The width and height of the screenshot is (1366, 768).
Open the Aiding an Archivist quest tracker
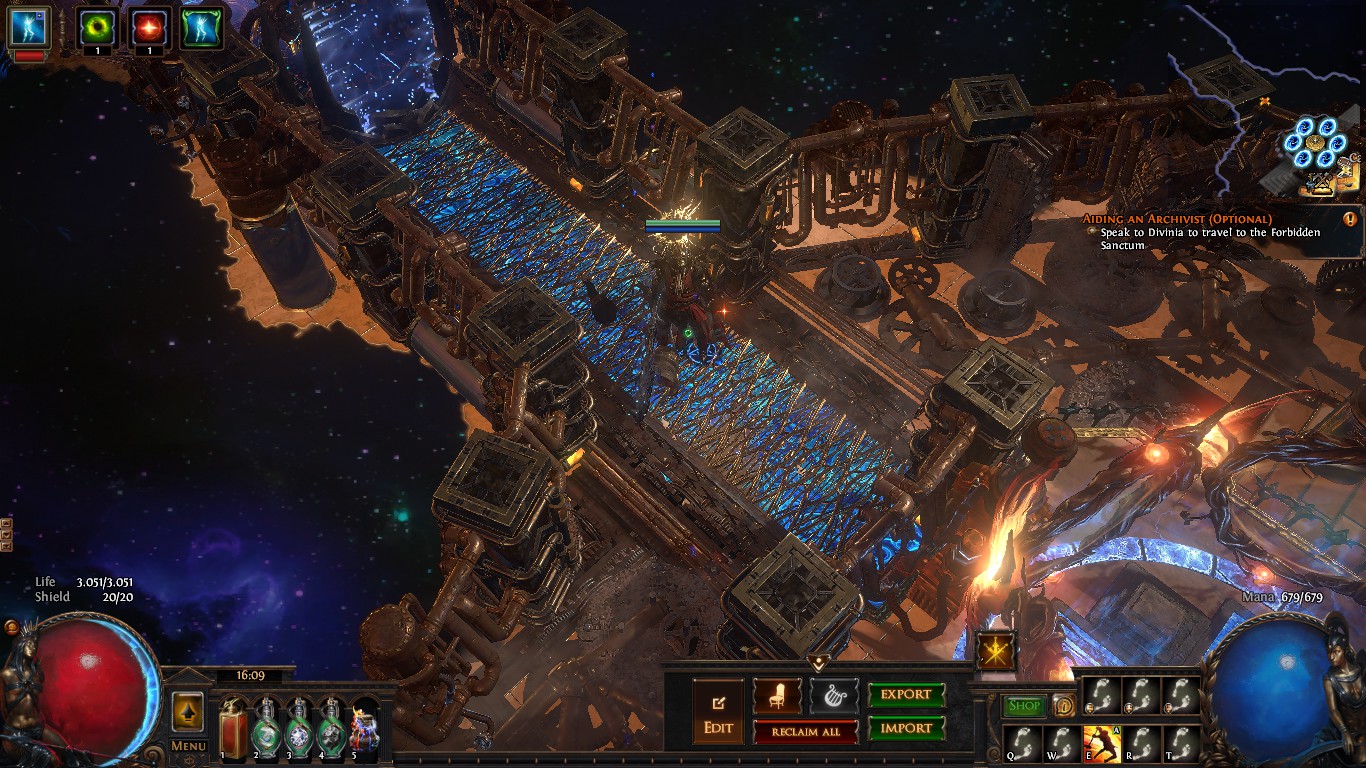coord(1176,218)
